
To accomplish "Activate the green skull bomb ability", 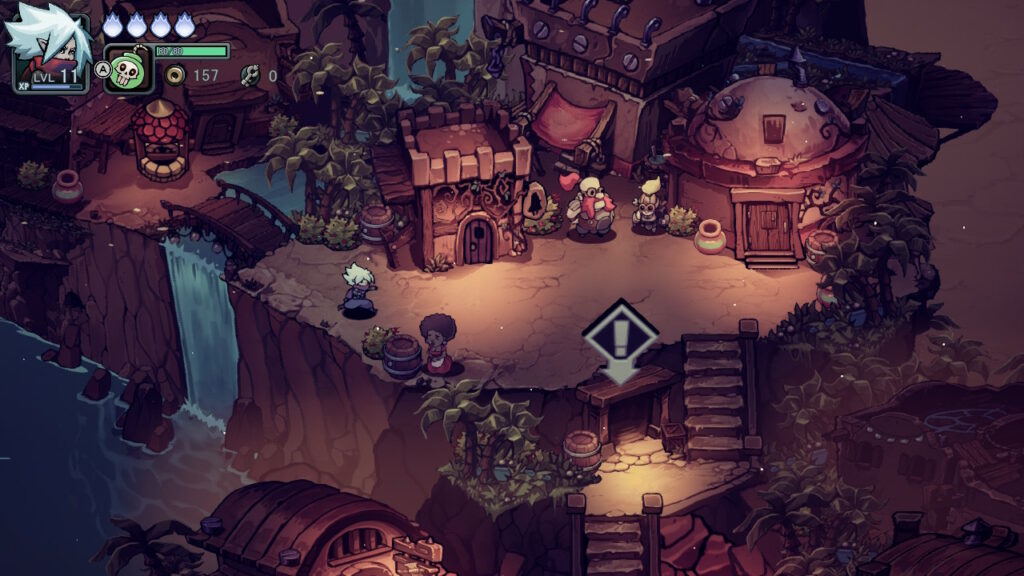I will tap(129, 70).
